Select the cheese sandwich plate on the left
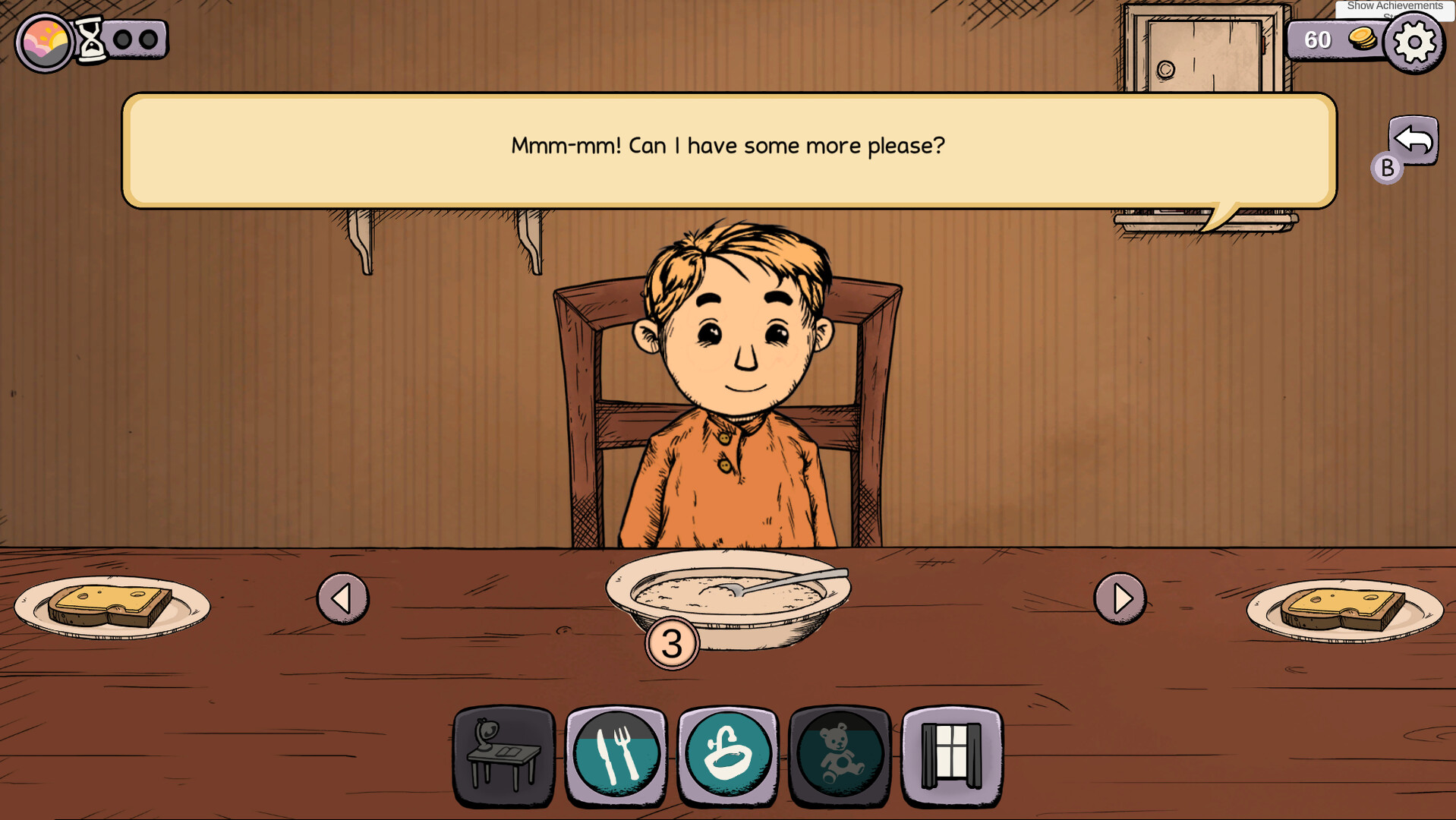Screen dimensions: 1456x820 112,604
